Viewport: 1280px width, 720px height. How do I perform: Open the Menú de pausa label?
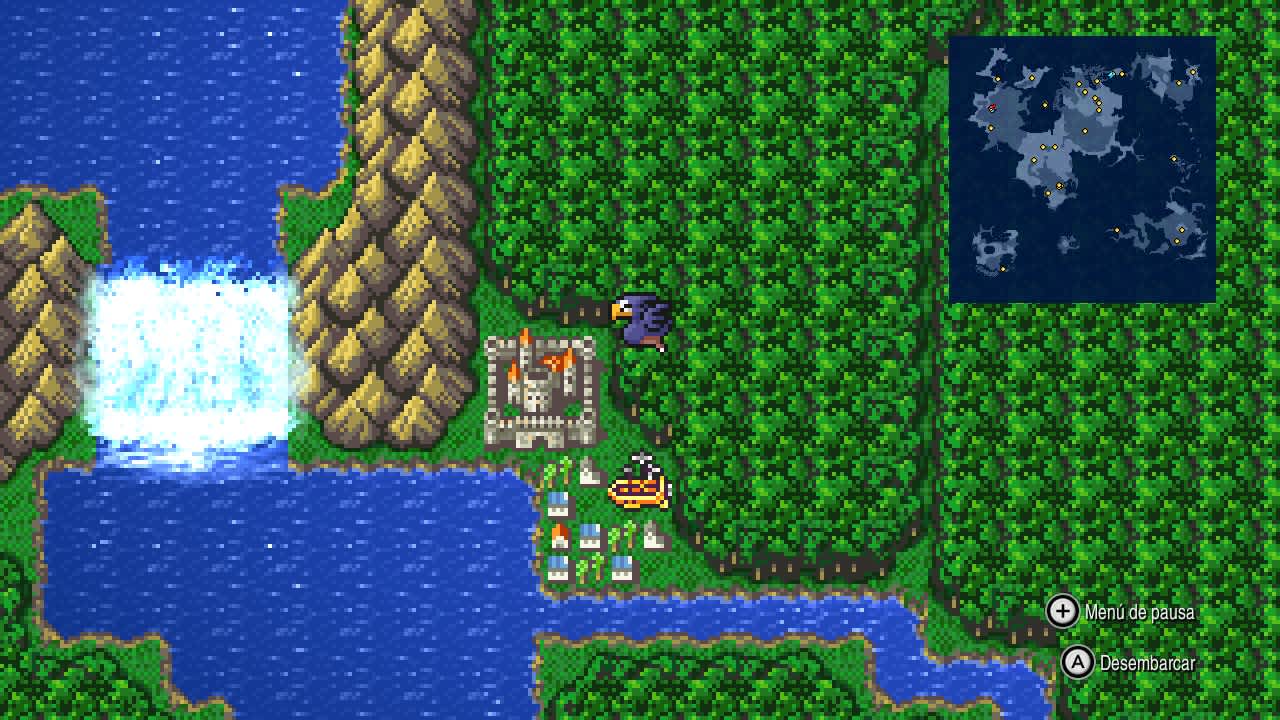pos(1138,613)
